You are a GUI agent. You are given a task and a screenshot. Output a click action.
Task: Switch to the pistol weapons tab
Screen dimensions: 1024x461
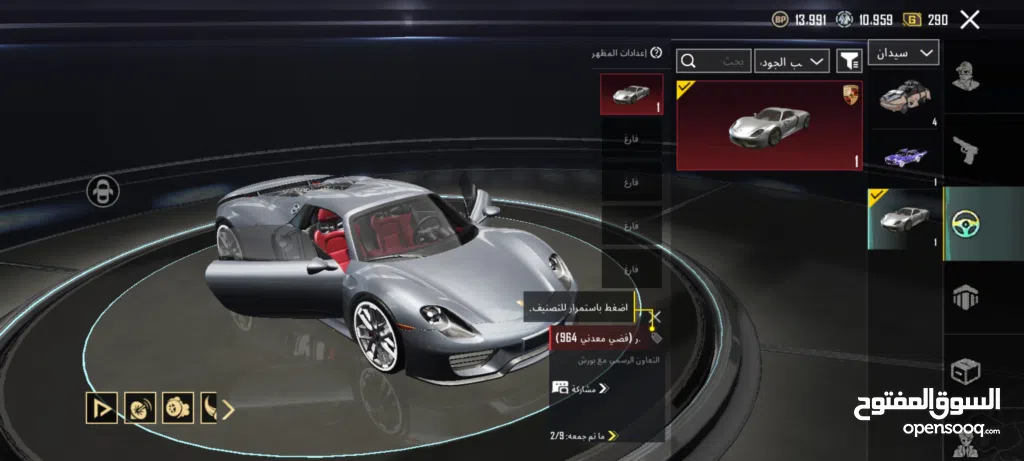pyautogui.click(x=965, y=150)
